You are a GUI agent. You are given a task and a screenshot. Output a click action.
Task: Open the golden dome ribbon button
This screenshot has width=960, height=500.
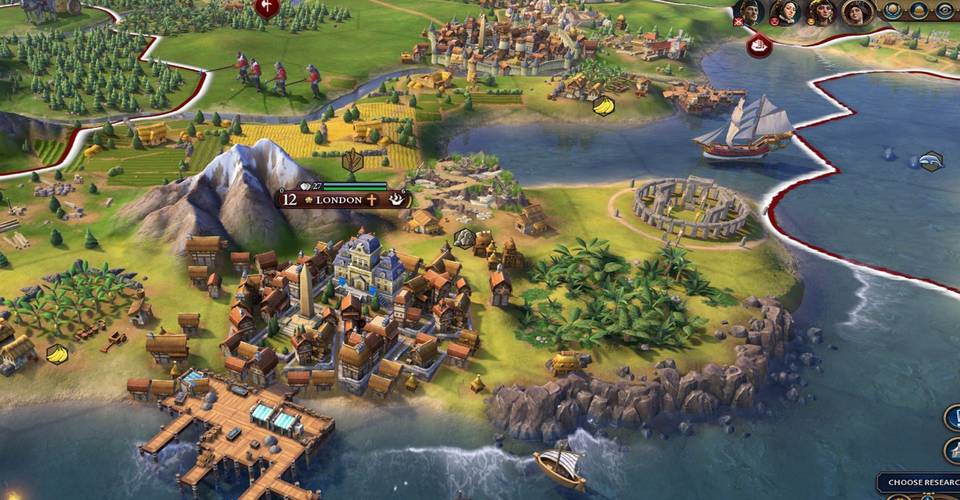920,11
